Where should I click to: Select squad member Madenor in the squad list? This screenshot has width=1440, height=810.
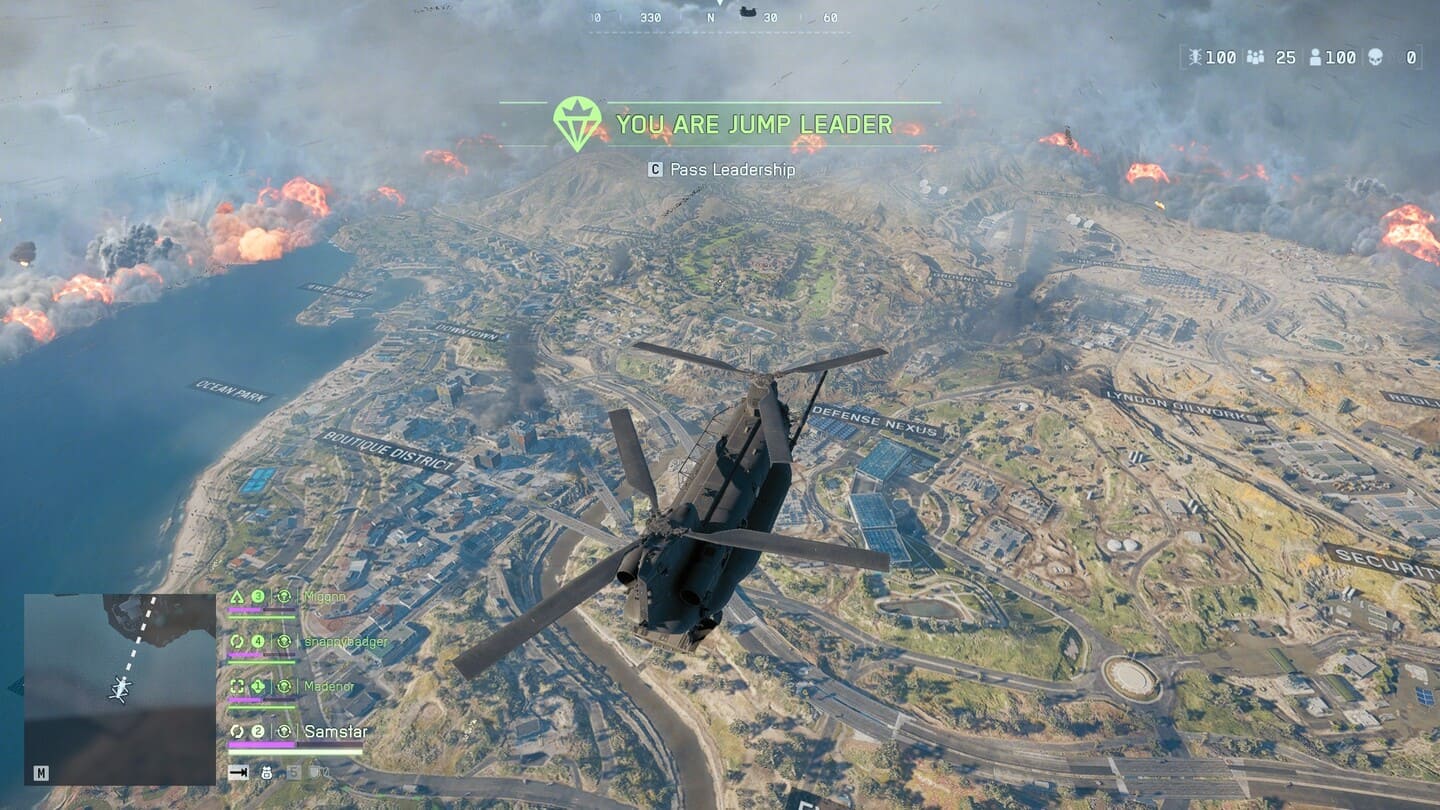(x=328, y=686)
